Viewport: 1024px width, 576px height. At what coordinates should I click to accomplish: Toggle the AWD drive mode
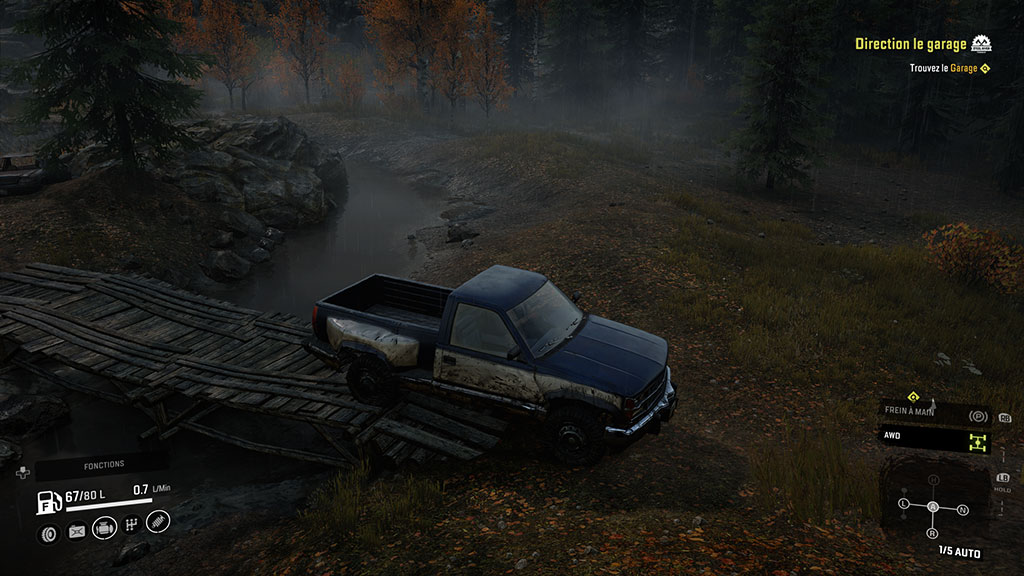(936, 440)
